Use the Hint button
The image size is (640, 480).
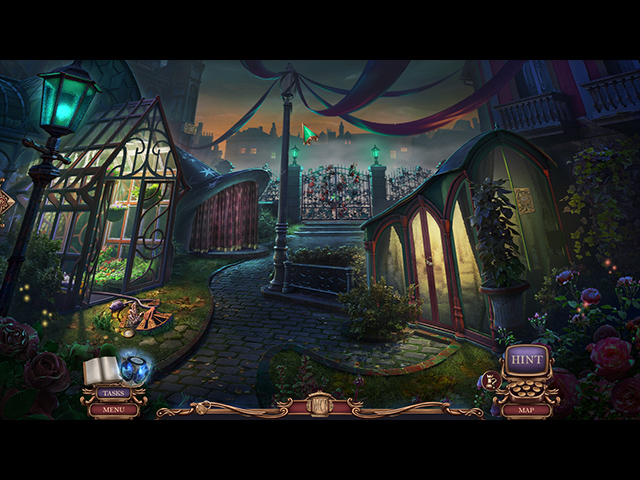[526, 360]
